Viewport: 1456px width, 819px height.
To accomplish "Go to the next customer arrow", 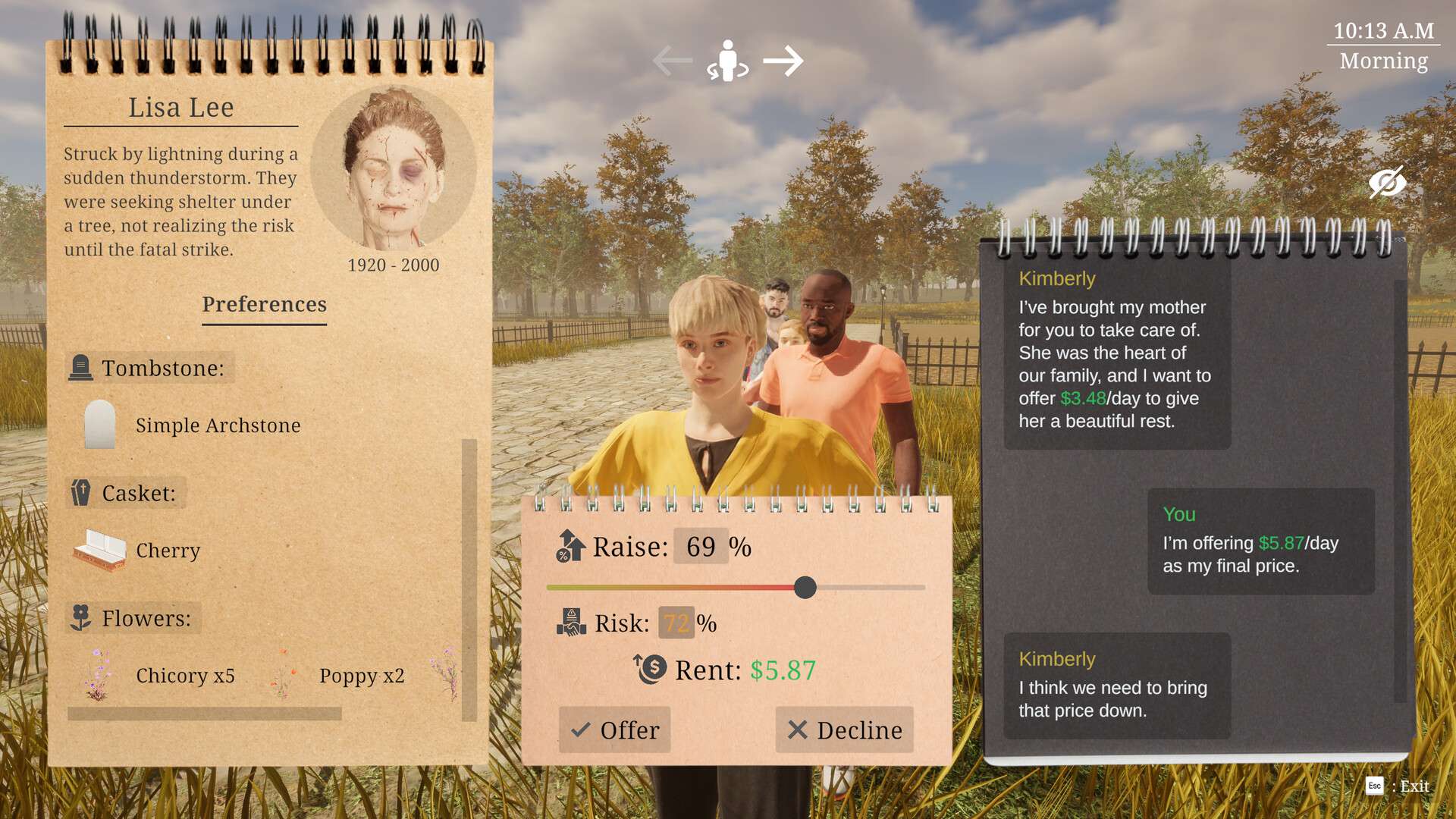I will [783, 61].
